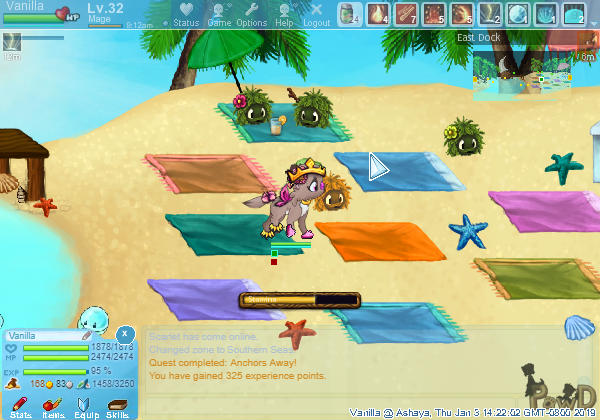This screenshot has height=420, width=600.
Task: Activate the pale blue orb skill
Action: tap(517, 14)
